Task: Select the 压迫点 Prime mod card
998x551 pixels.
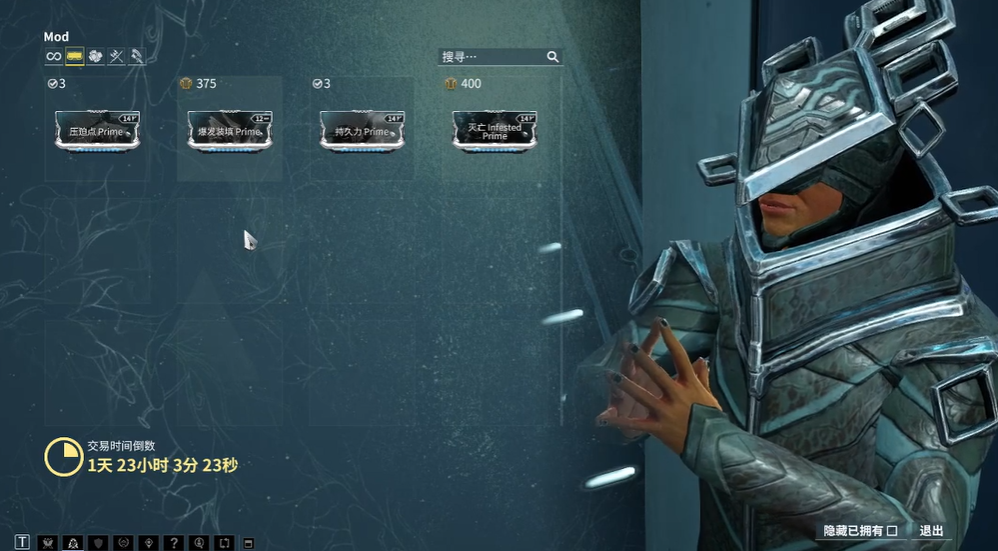Action: tap(97, 131)
